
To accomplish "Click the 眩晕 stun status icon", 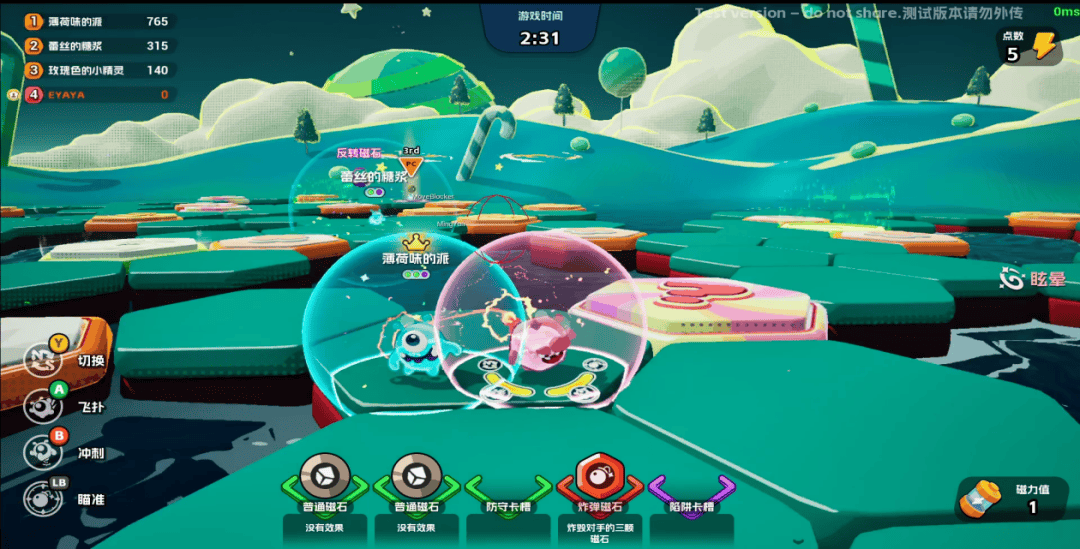I will point(1014,279).
